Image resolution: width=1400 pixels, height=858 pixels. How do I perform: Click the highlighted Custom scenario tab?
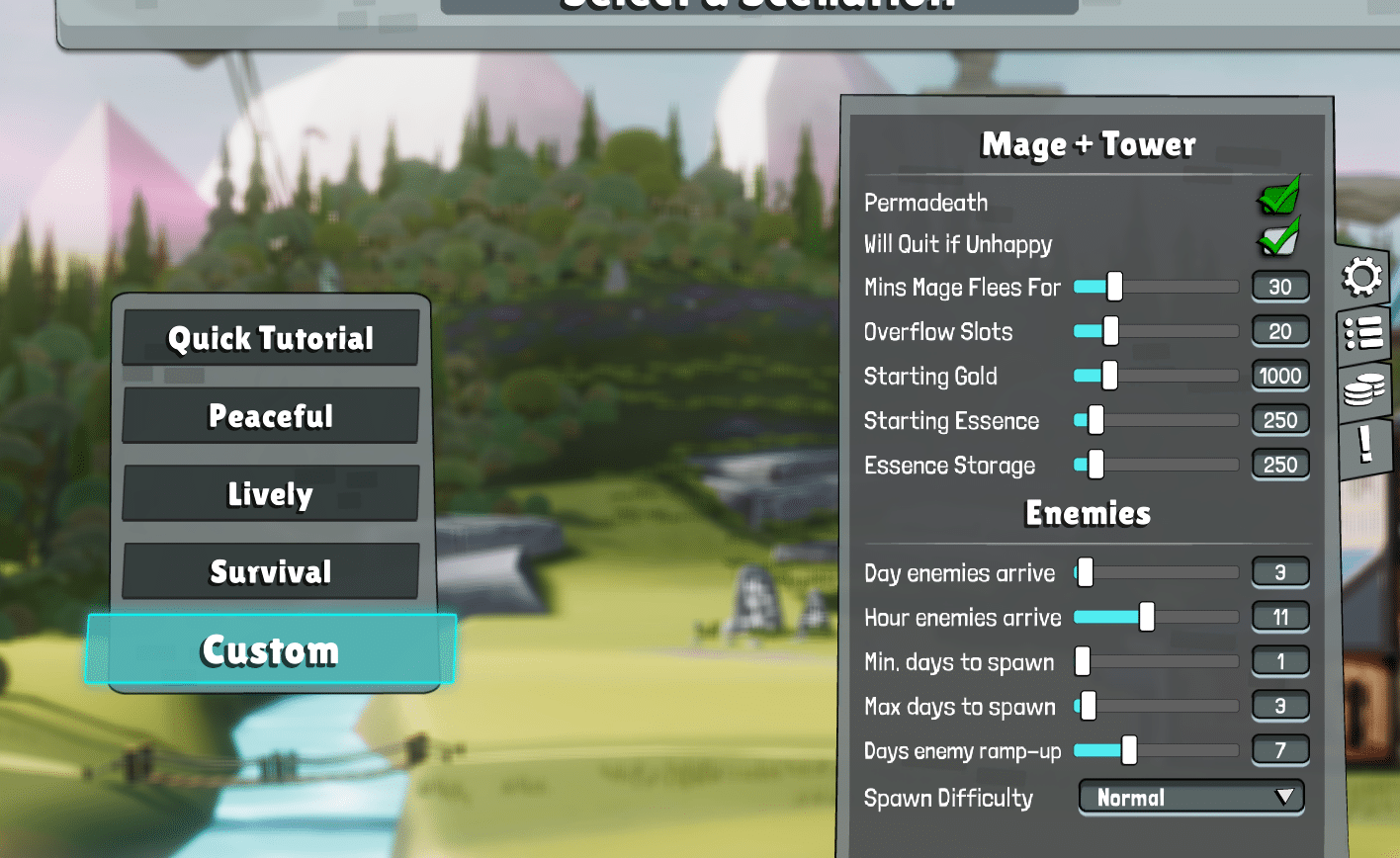tap(270, 650)
